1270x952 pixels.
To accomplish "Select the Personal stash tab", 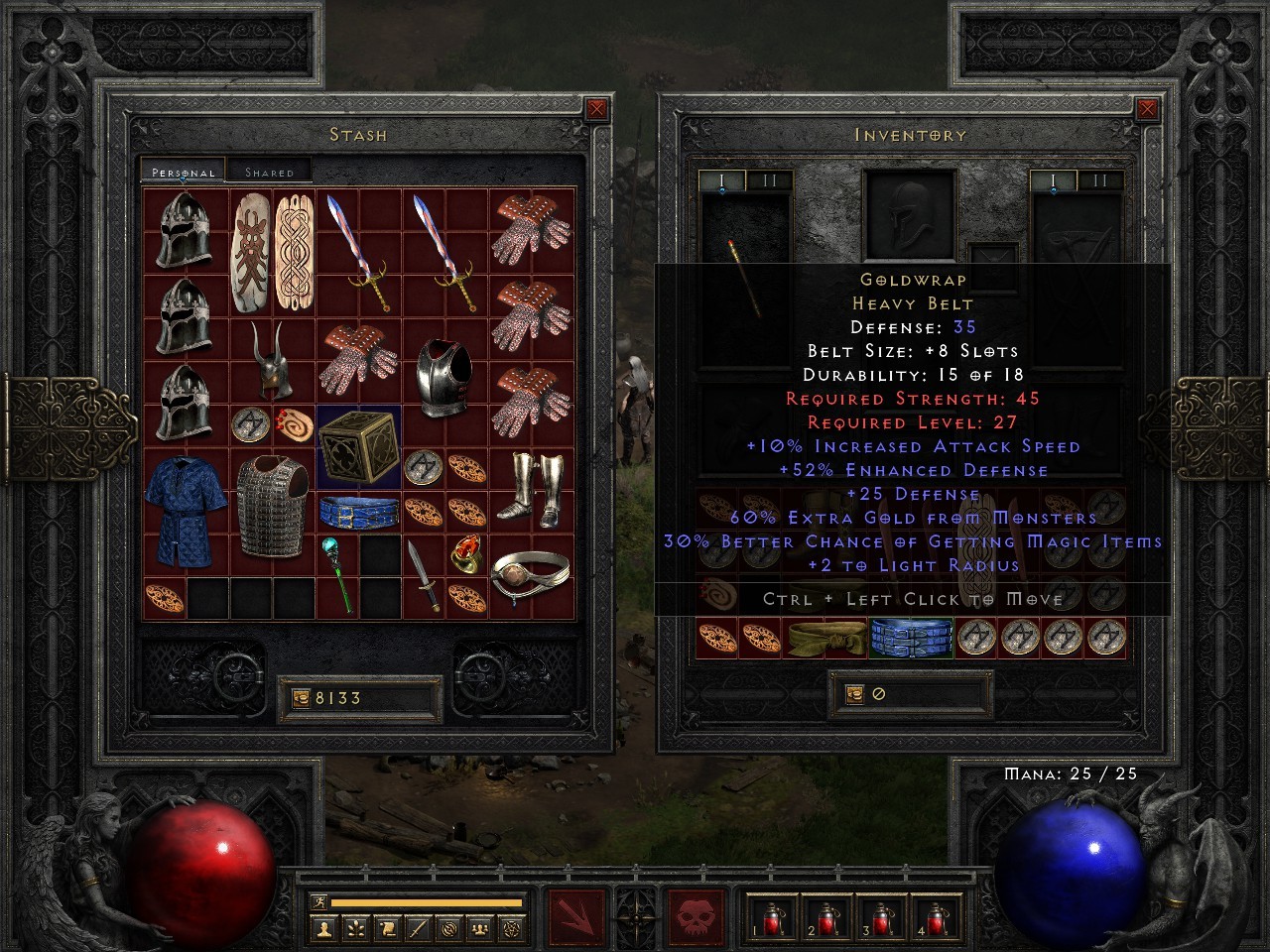I will pos(182,171).
